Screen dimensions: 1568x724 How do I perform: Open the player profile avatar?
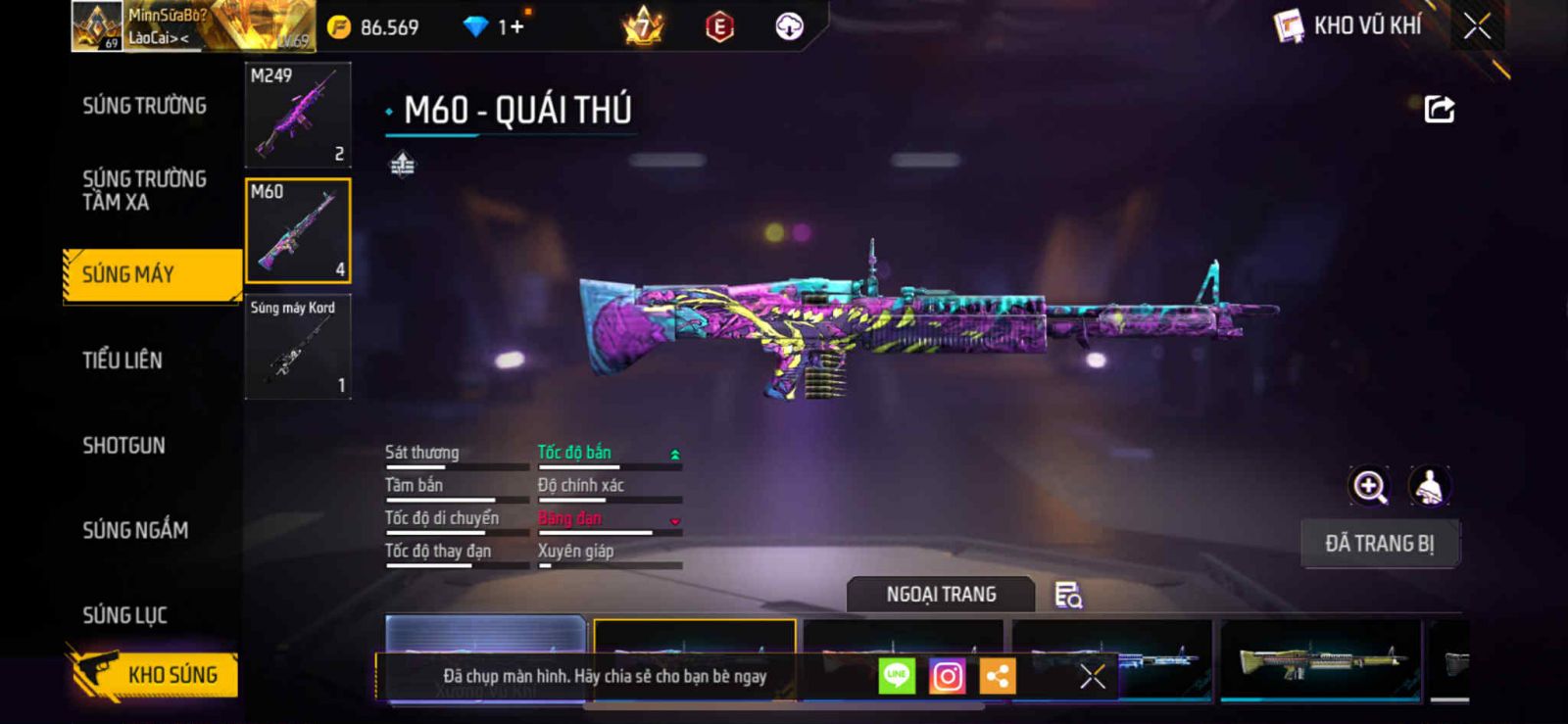[x=98, y=26]
